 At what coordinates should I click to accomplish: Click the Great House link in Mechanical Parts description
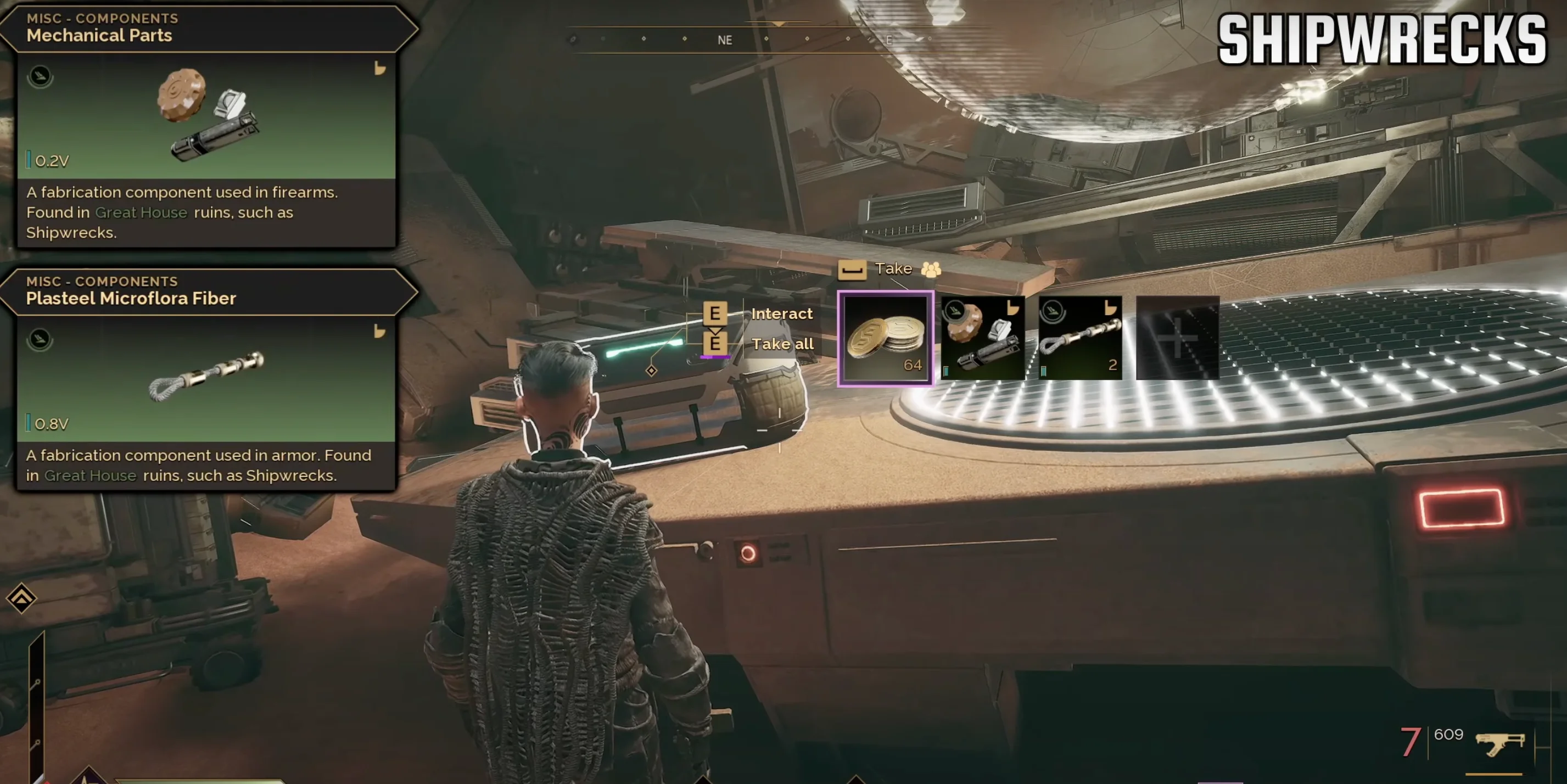[x=141, y=213]
